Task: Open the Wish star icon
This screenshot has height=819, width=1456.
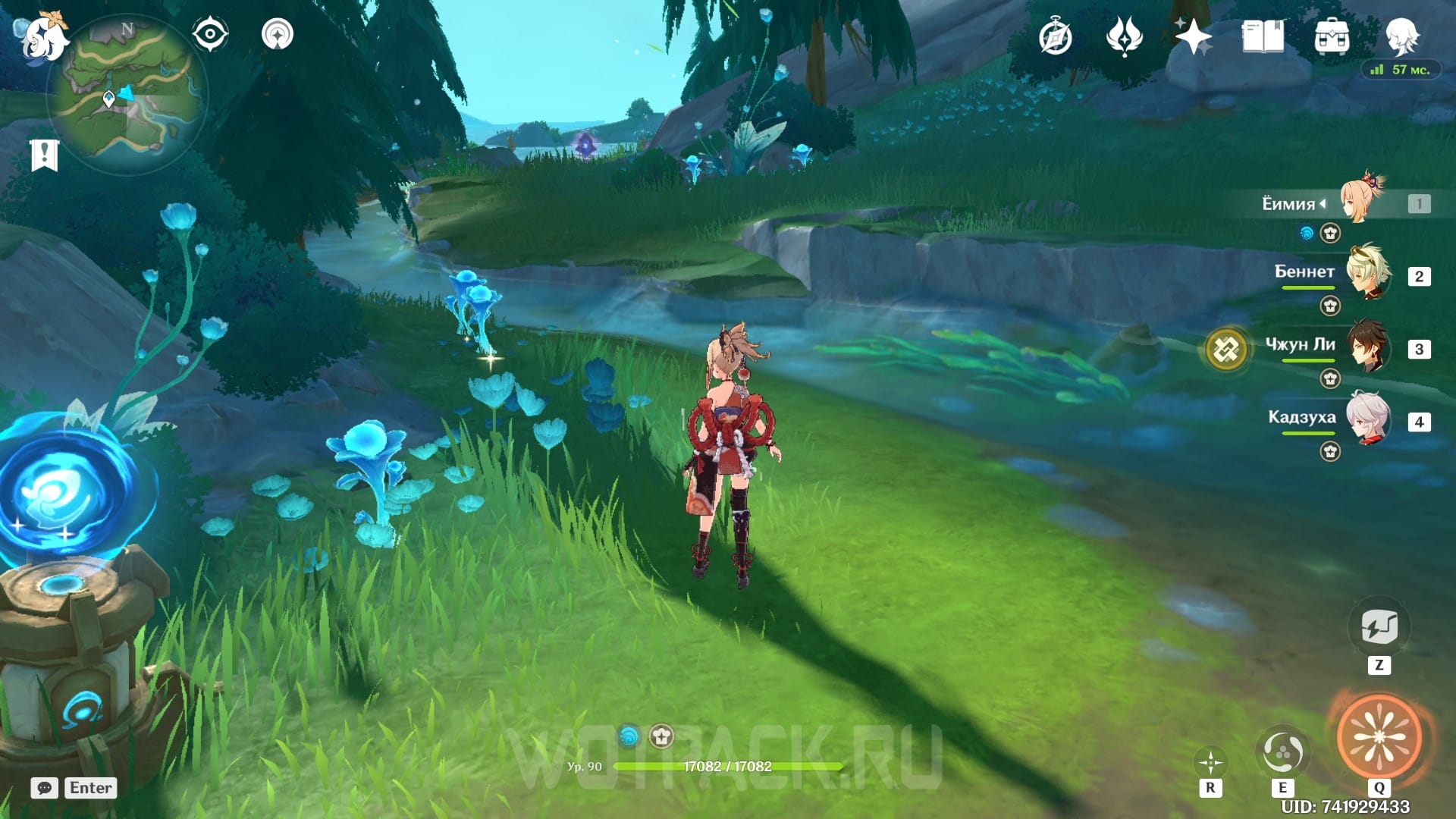Action: [x=1193, y=36]
